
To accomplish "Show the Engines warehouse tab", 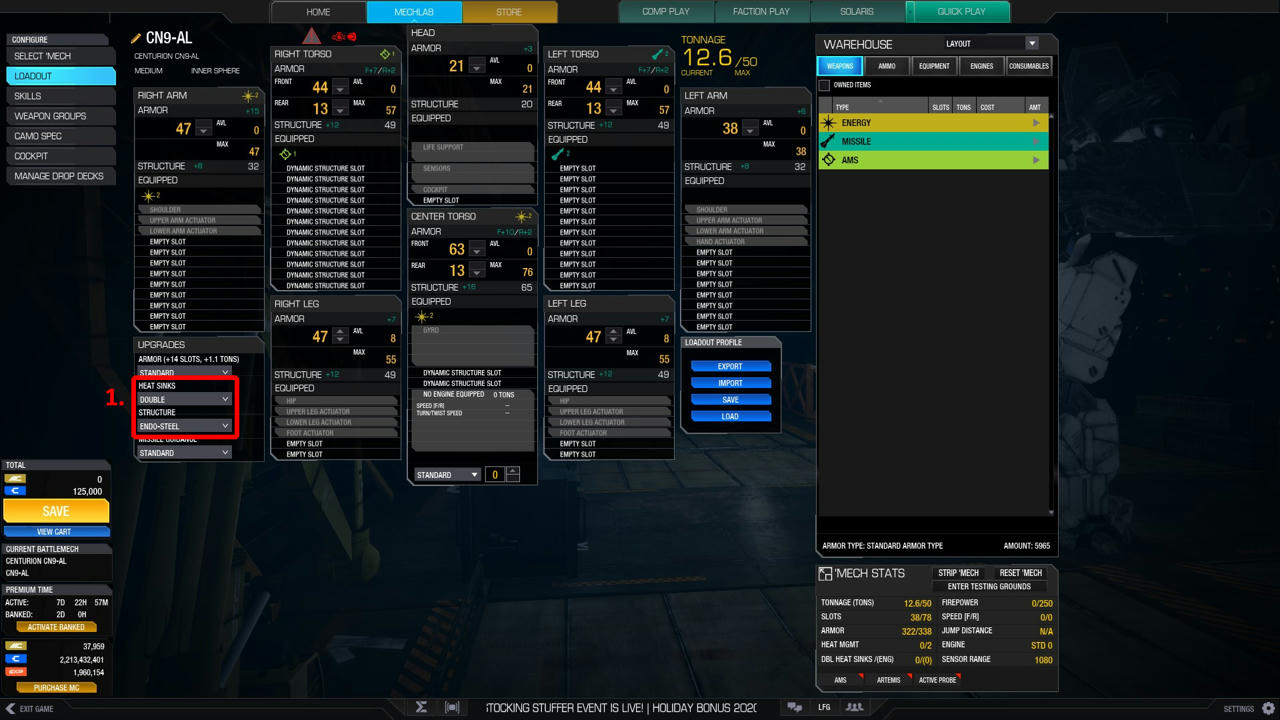I will [981, 66].
